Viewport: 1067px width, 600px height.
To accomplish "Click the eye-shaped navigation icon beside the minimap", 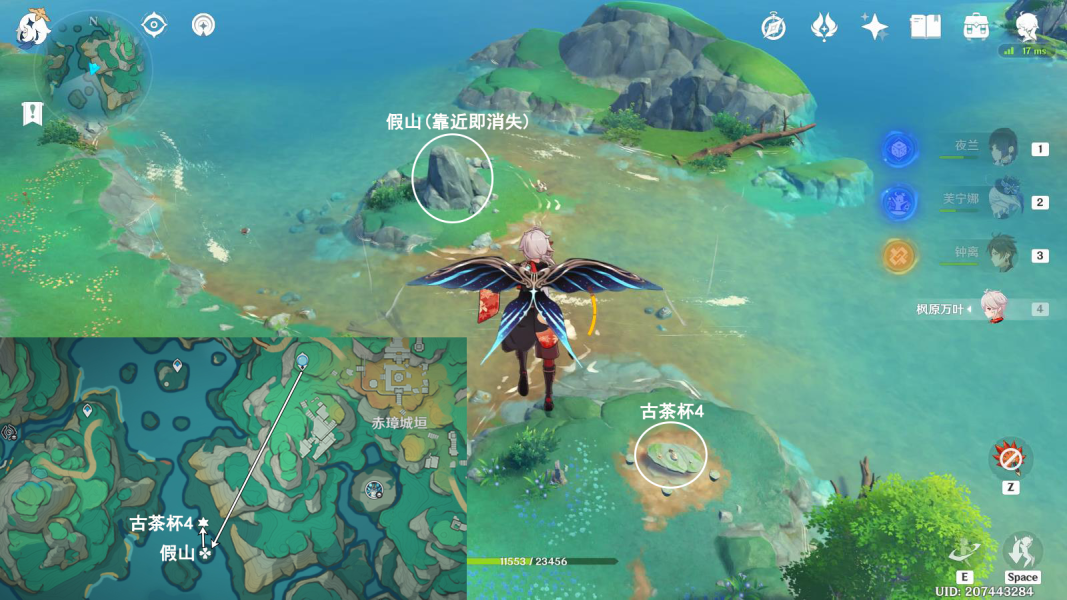I will (x=153, y=24).
